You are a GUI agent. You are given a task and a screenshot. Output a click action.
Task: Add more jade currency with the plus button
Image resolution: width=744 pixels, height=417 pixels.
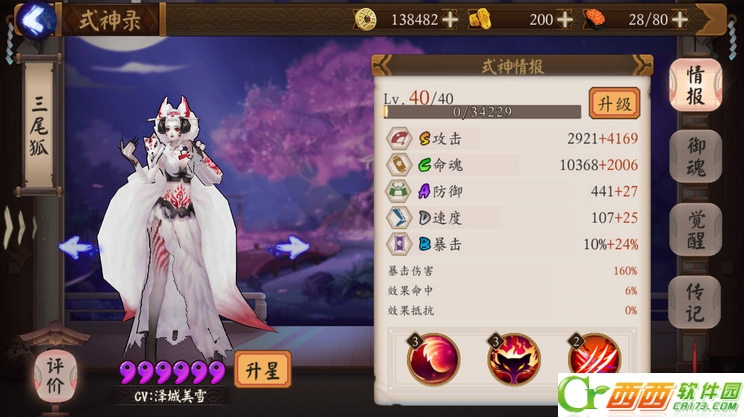pos(566,19)
